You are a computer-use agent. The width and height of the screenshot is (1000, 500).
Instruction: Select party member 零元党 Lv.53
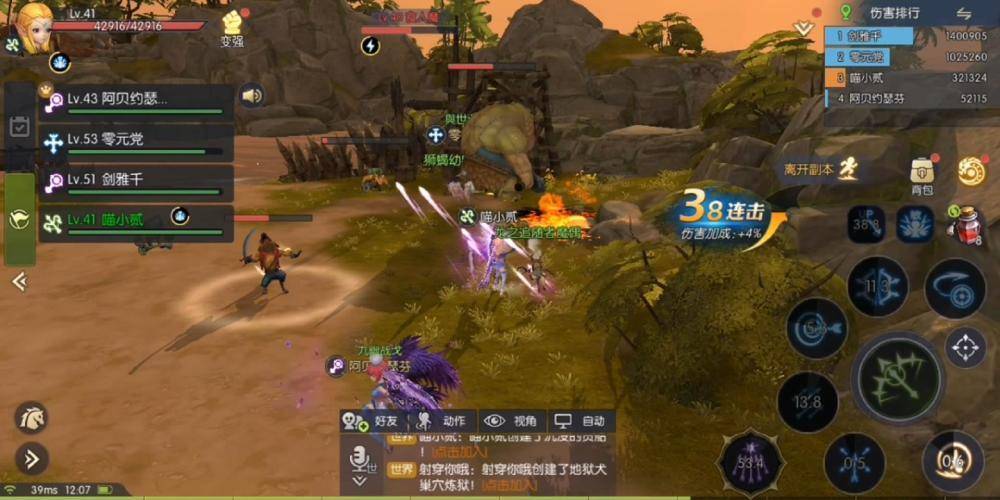tap(135, 143)
